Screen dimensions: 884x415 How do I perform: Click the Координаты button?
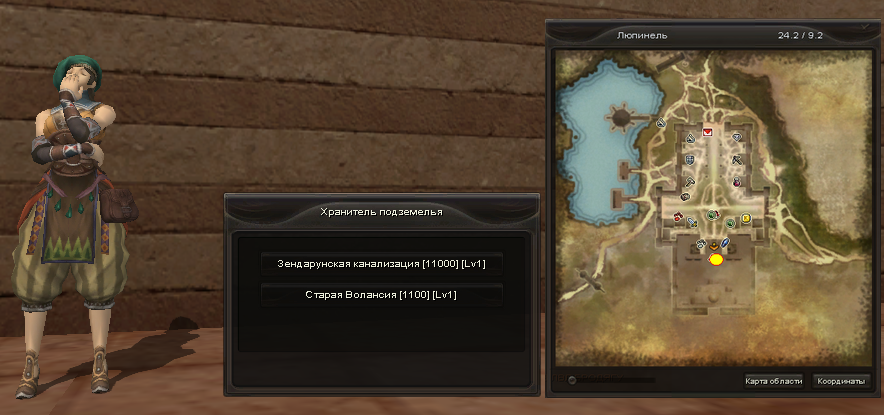tap(840, 381)
